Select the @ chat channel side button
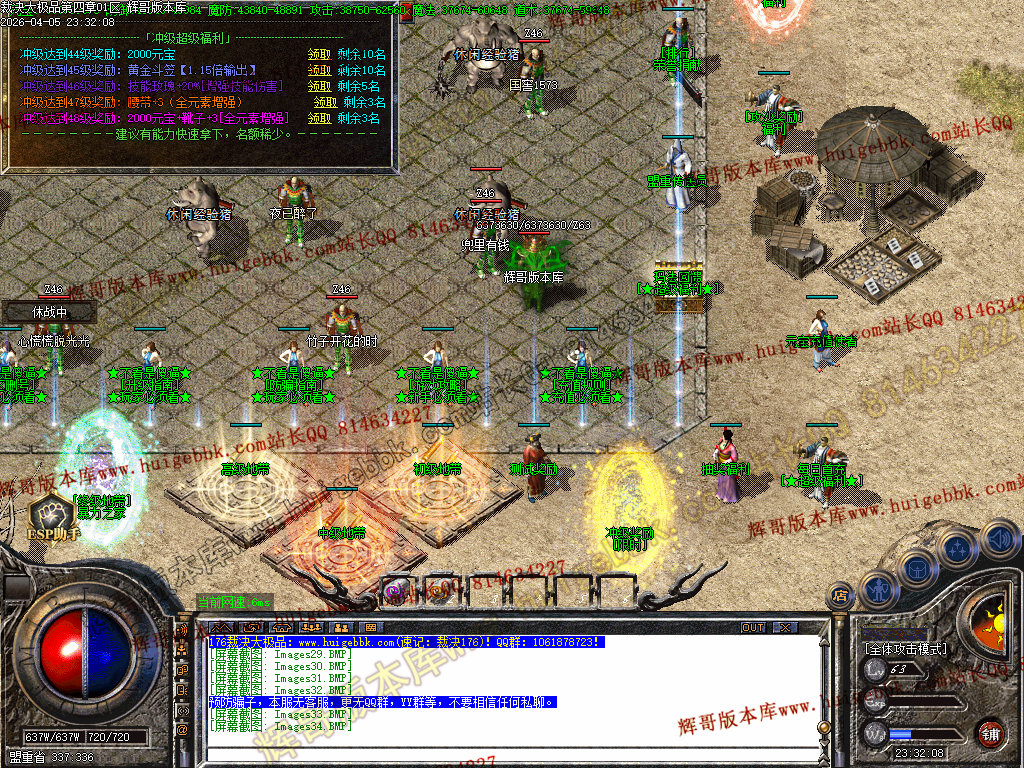Viewport: 1024px width, 768px height. coord(183,729)
